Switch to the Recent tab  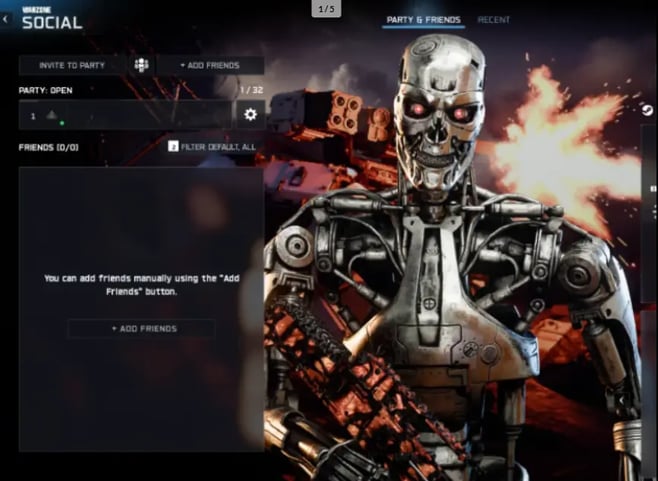coord(494,20)
